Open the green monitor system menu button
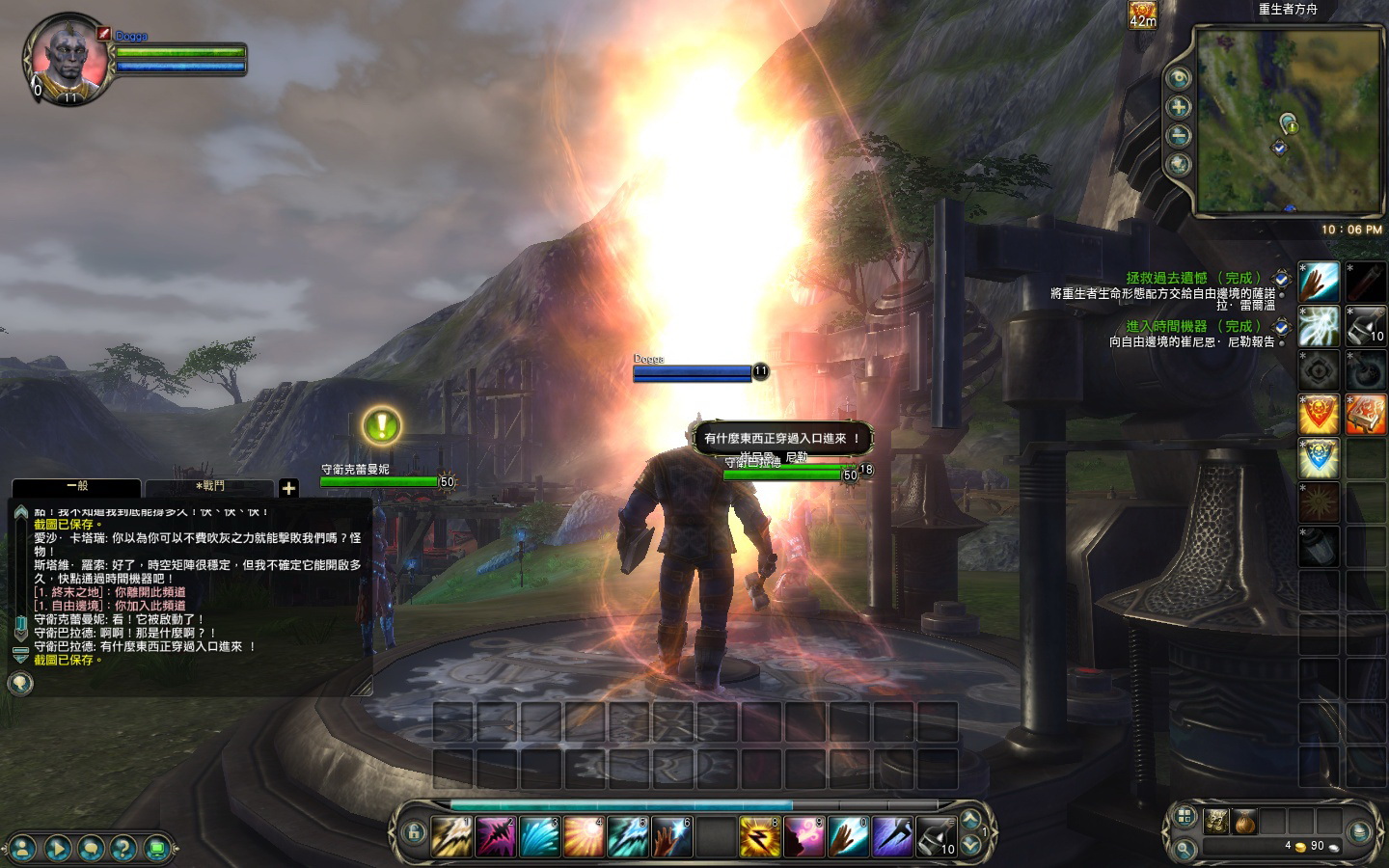 [157, 849]
